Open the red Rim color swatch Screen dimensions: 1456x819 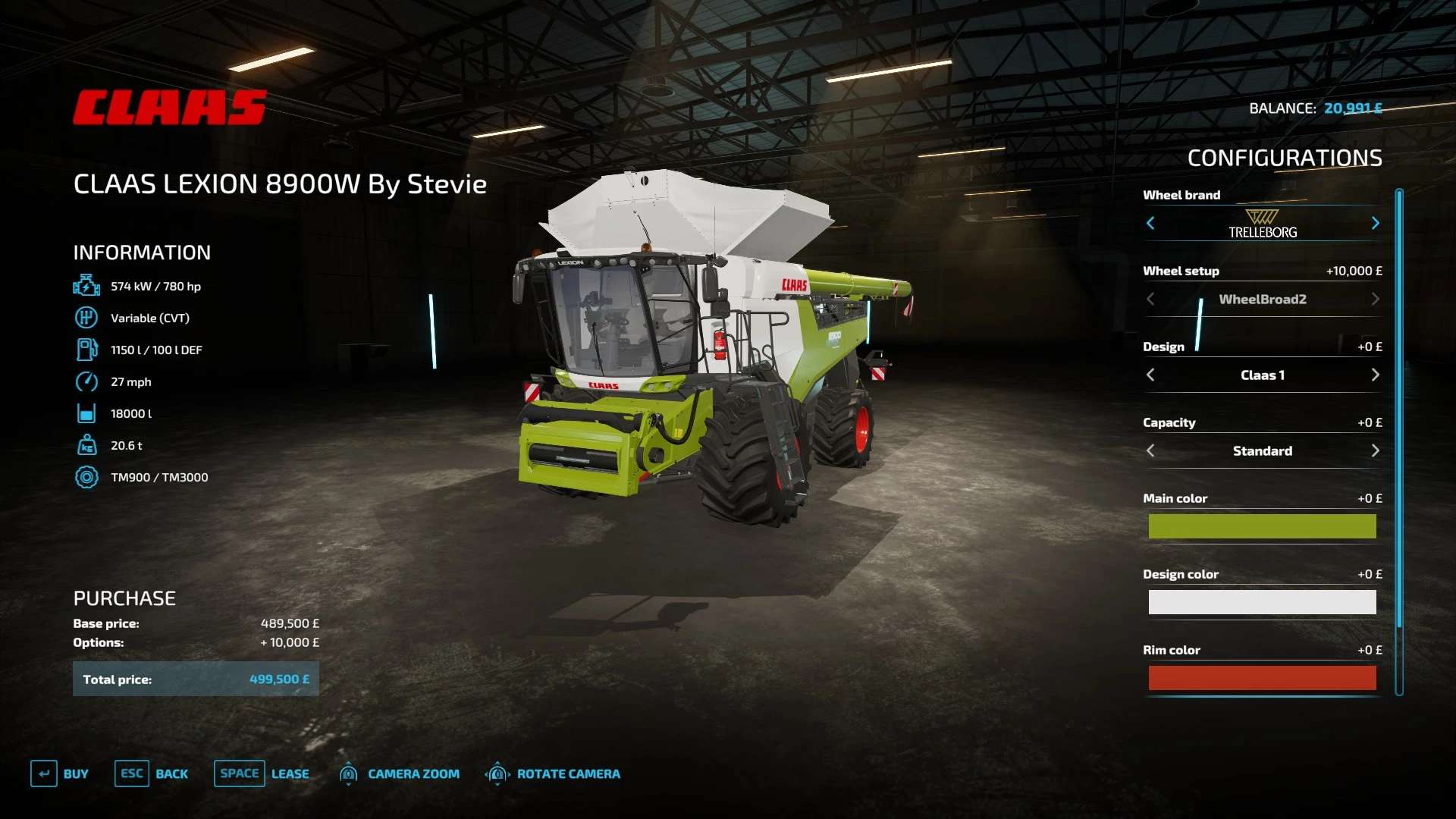[1262, 678]
